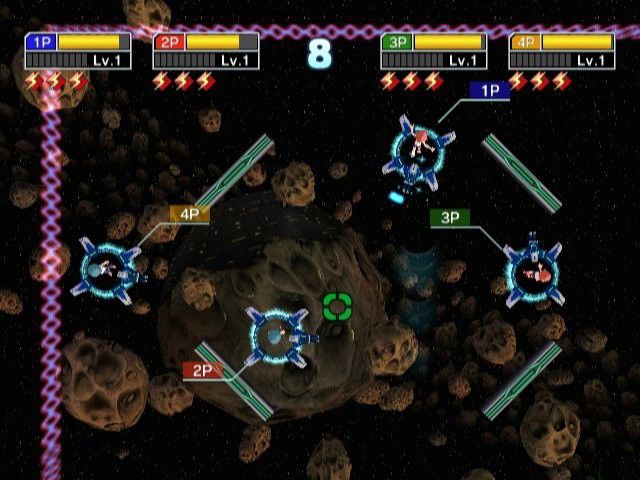Select the 1P status panel in the top HUD

point(78,51)
